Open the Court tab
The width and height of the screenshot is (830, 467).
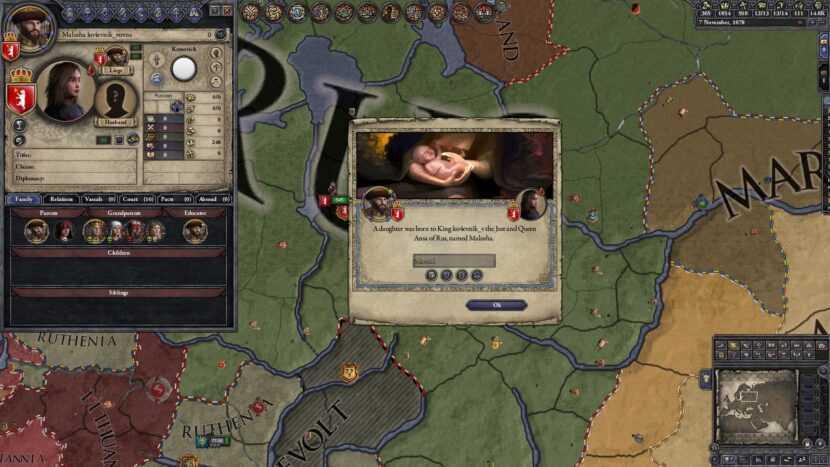click(x=137, y=199)
